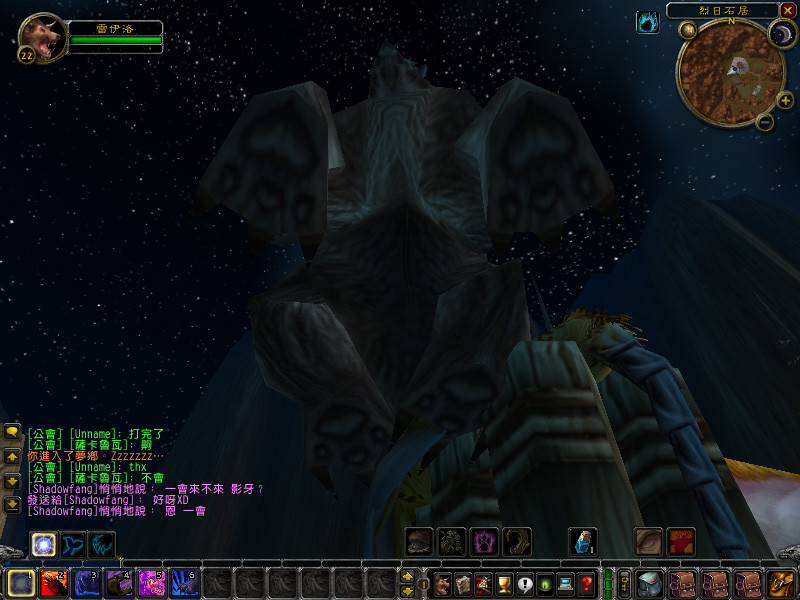Cast the red claw ability in slot 2
800x600 pixels.
[x=53, y=582]
